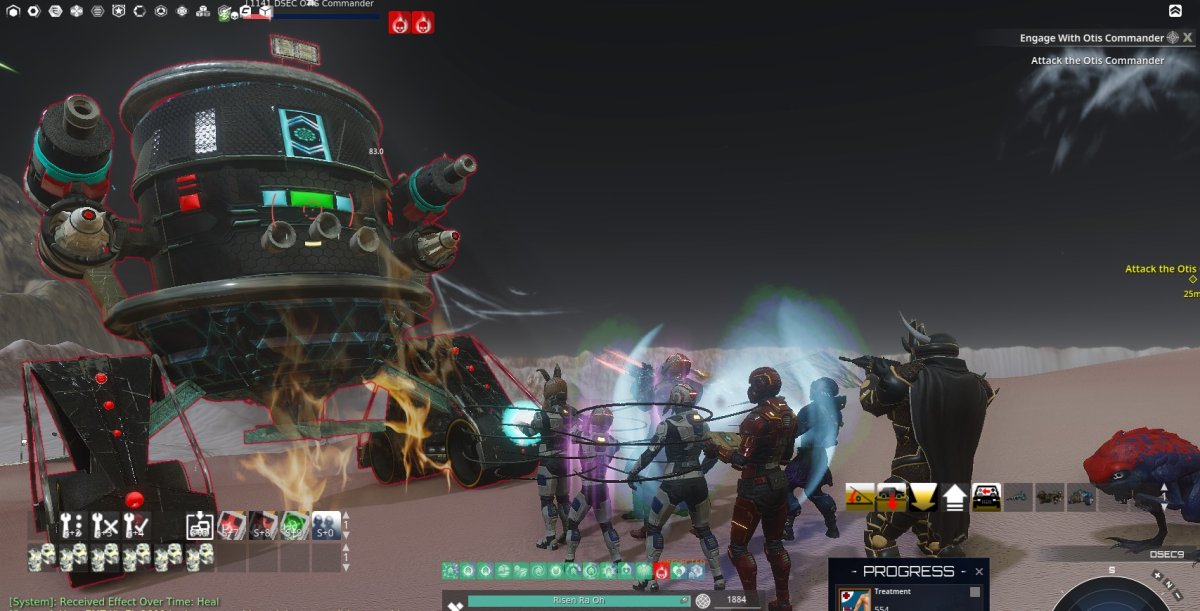Inspect the red flaming skull target debuff
Image resolution: width=1200 pixels, height=611 pixels.
[x=399, y=22]
